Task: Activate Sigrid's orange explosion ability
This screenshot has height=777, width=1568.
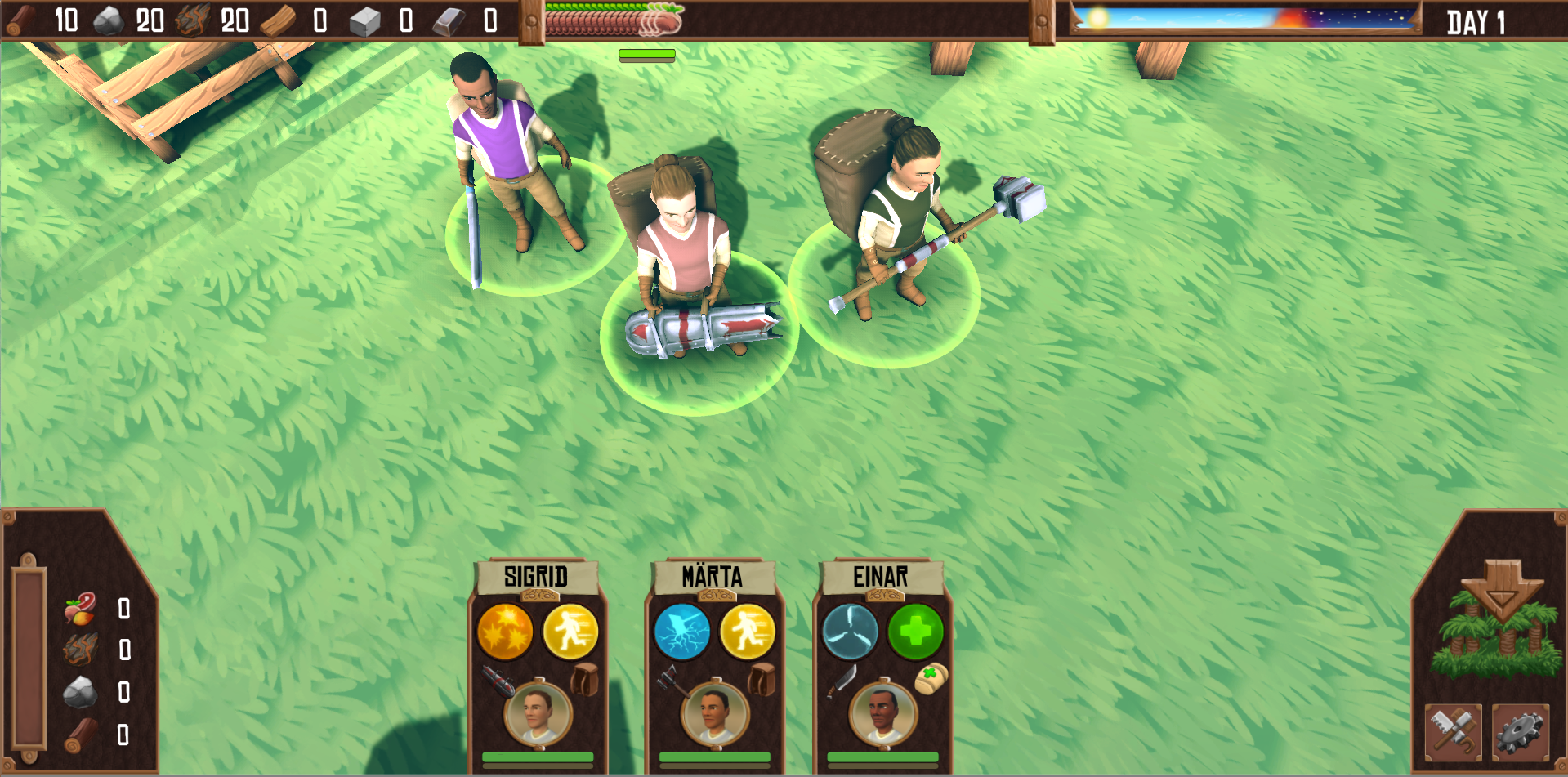Action: pyautogui.click(x=505, y=632)
